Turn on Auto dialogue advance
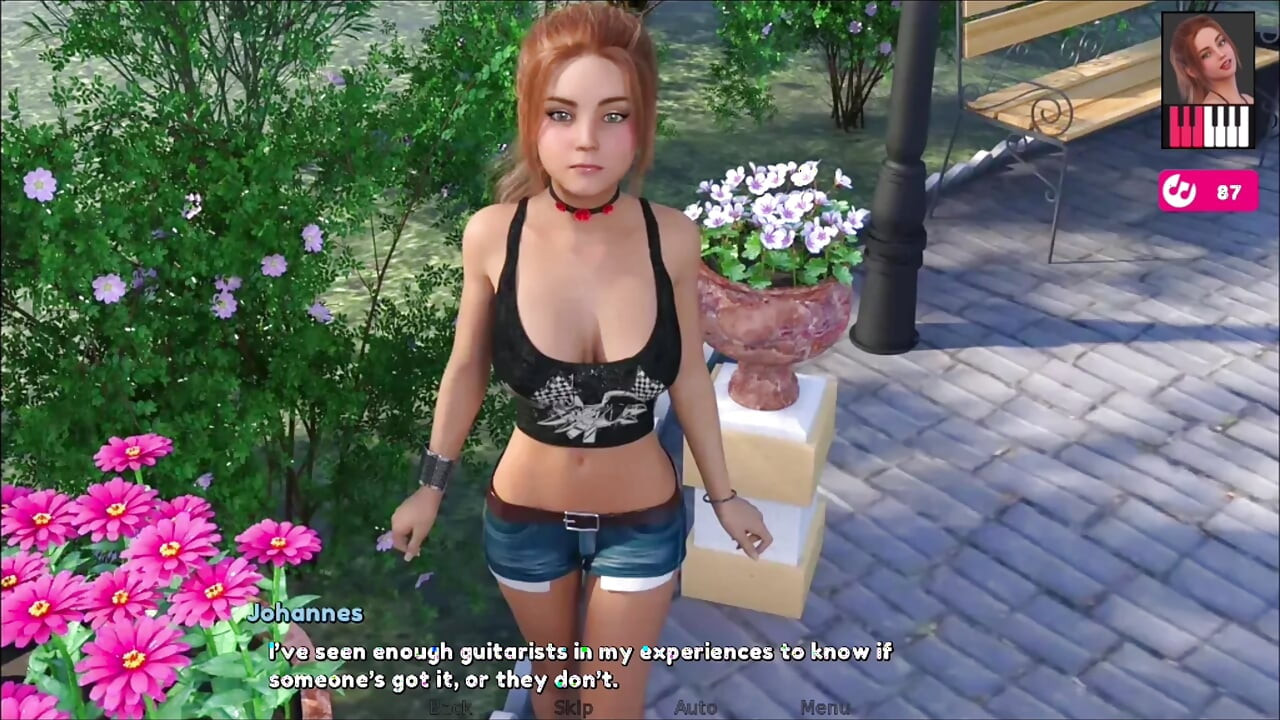 click(x=695, y=708)
